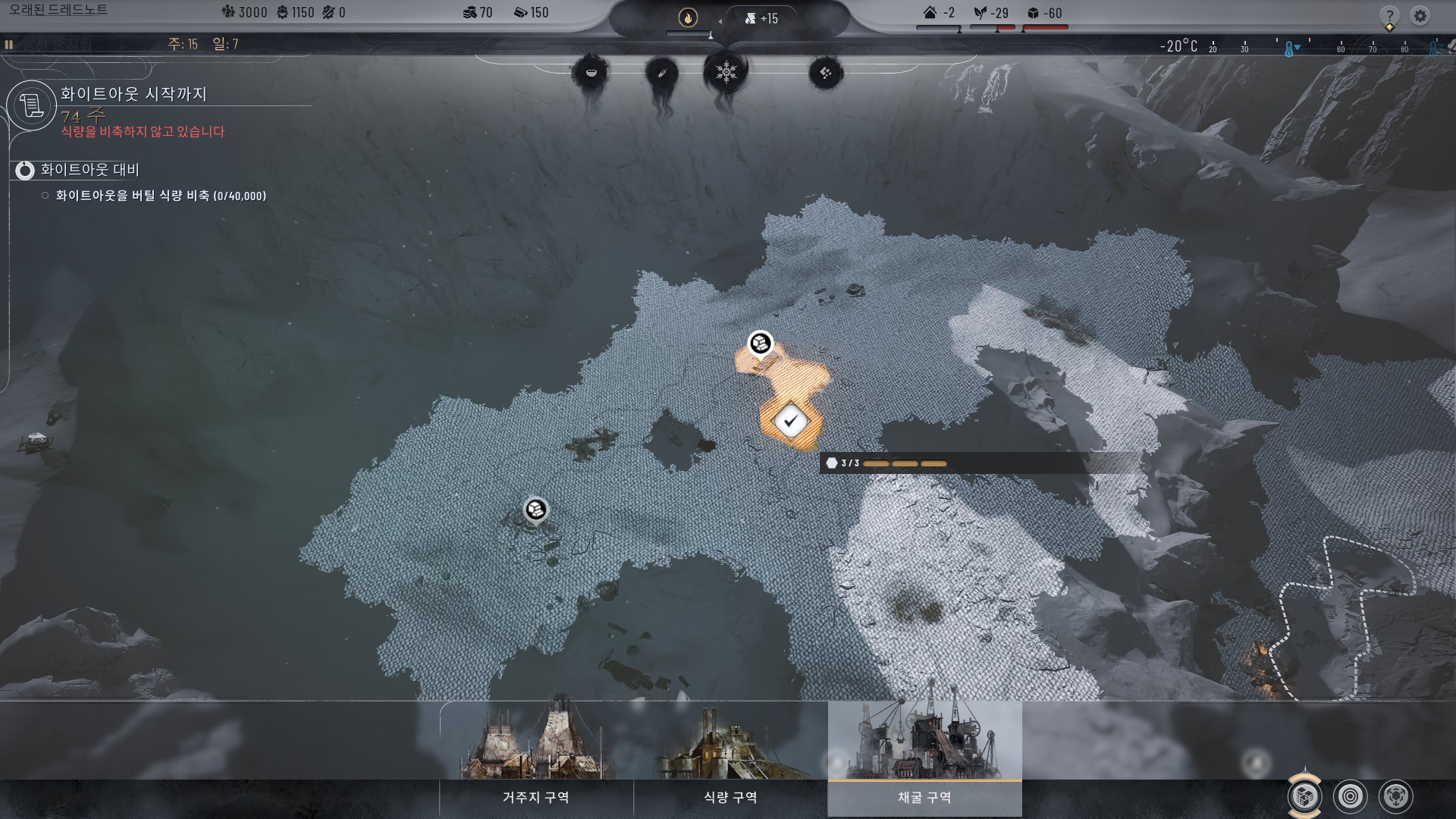The image size is (1456, 819).
Task: Expand the 화이트아웃 대비 objective
Action: pos(25,170)
